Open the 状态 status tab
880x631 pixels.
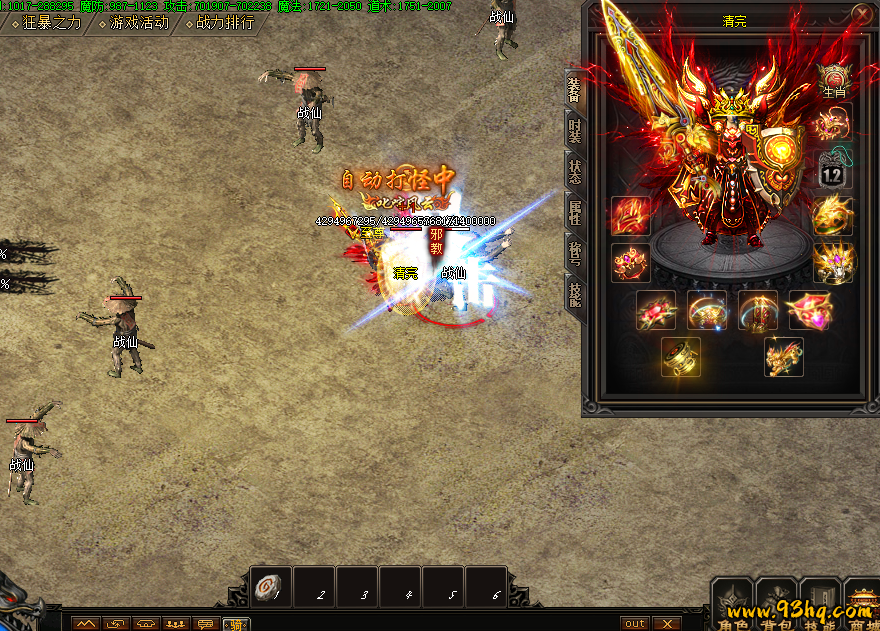coord(574,170)
